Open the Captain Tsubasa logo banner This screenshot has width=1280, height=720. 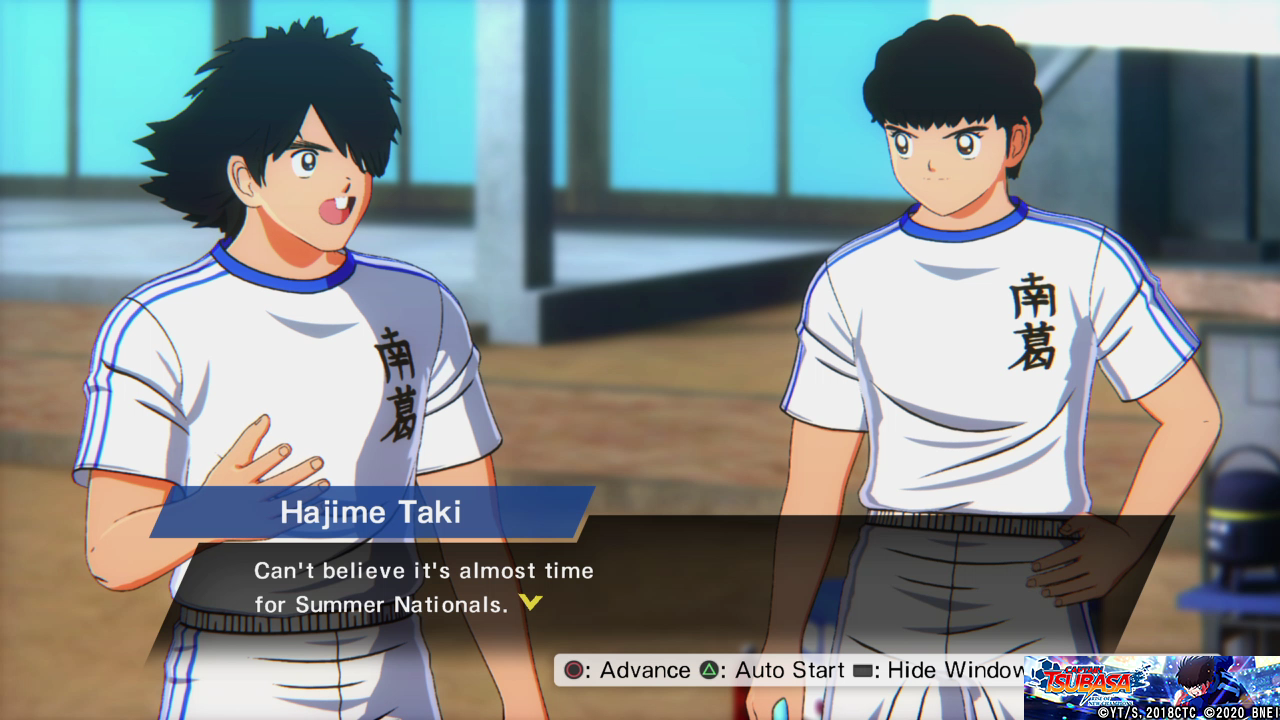(1151, 687)
